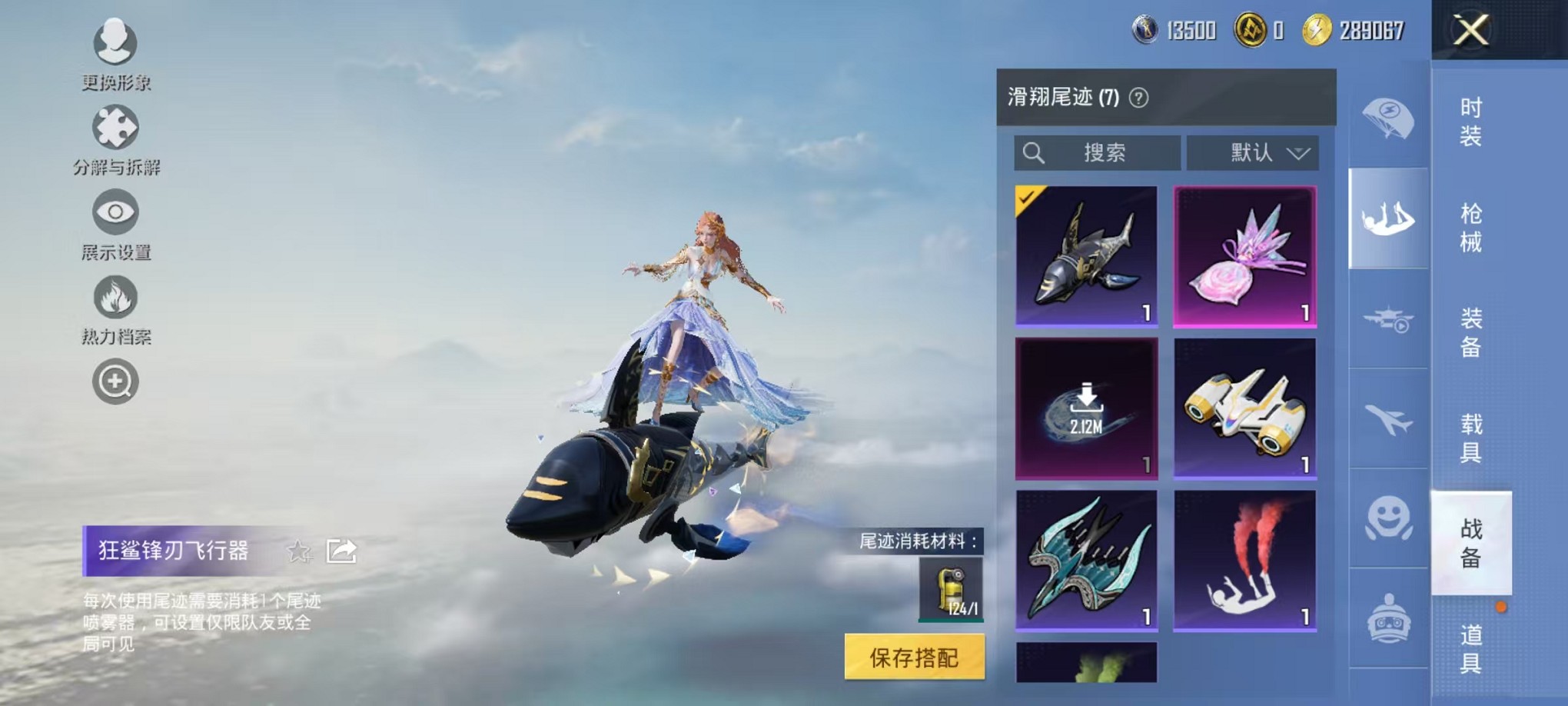
Task: Click the zoom magnifier icon on left sidebar
Action: click(x=114, y=382)
